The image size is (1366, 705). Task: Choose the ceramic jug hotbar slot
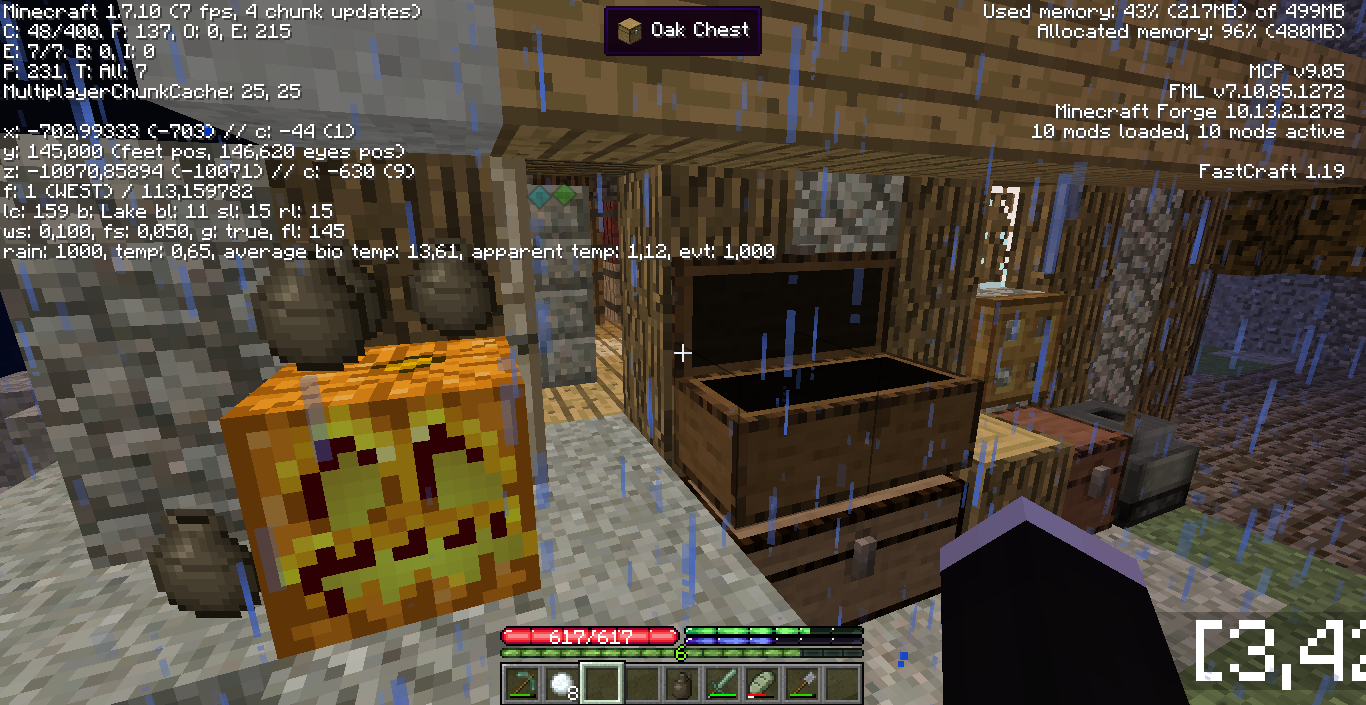[682, 684]
